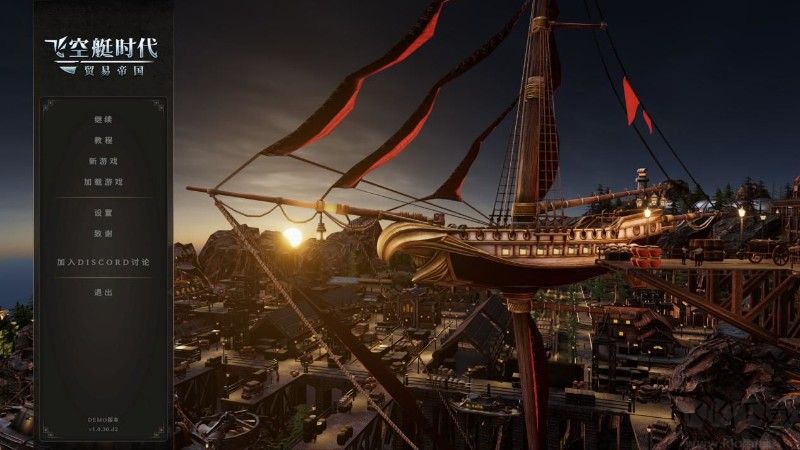Choose 加载游戏 to load a save
800x450 pixels.
(103, 182)
